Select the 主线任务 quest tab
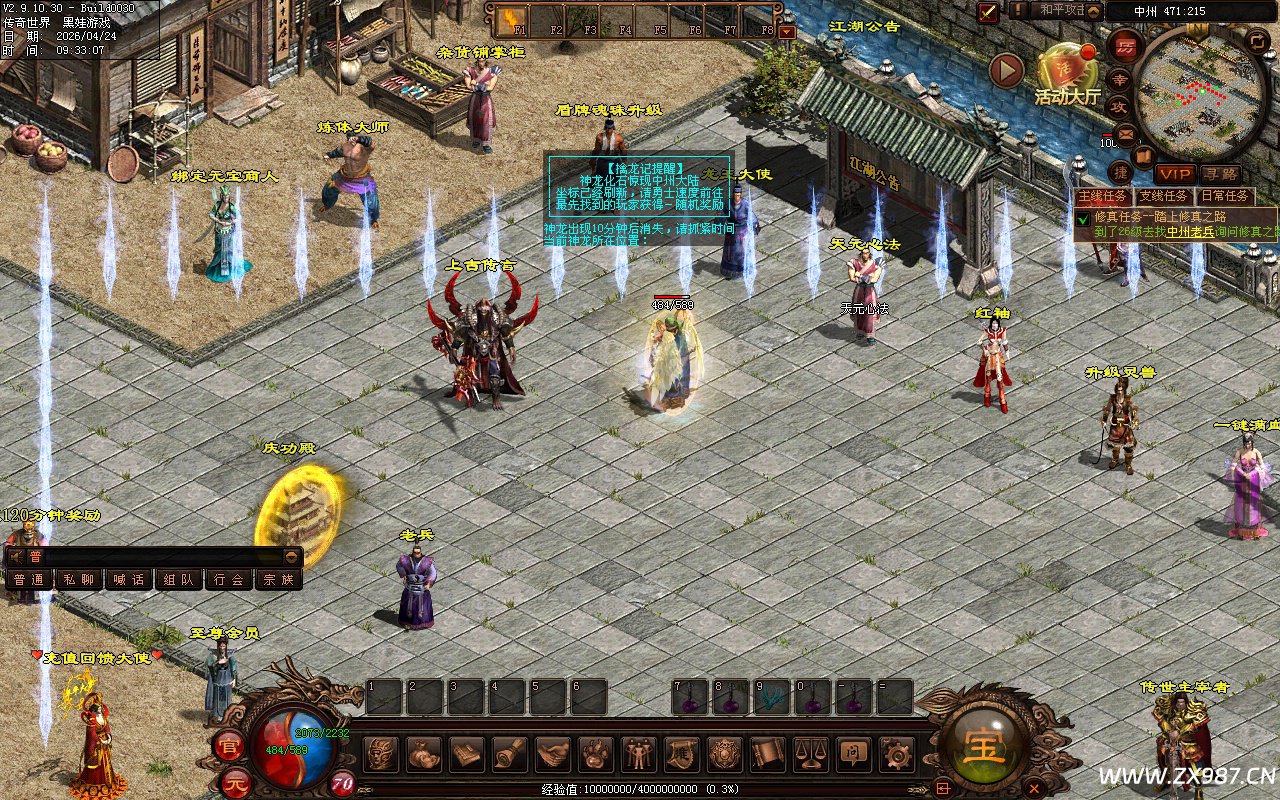 (x=1103, y=197)
